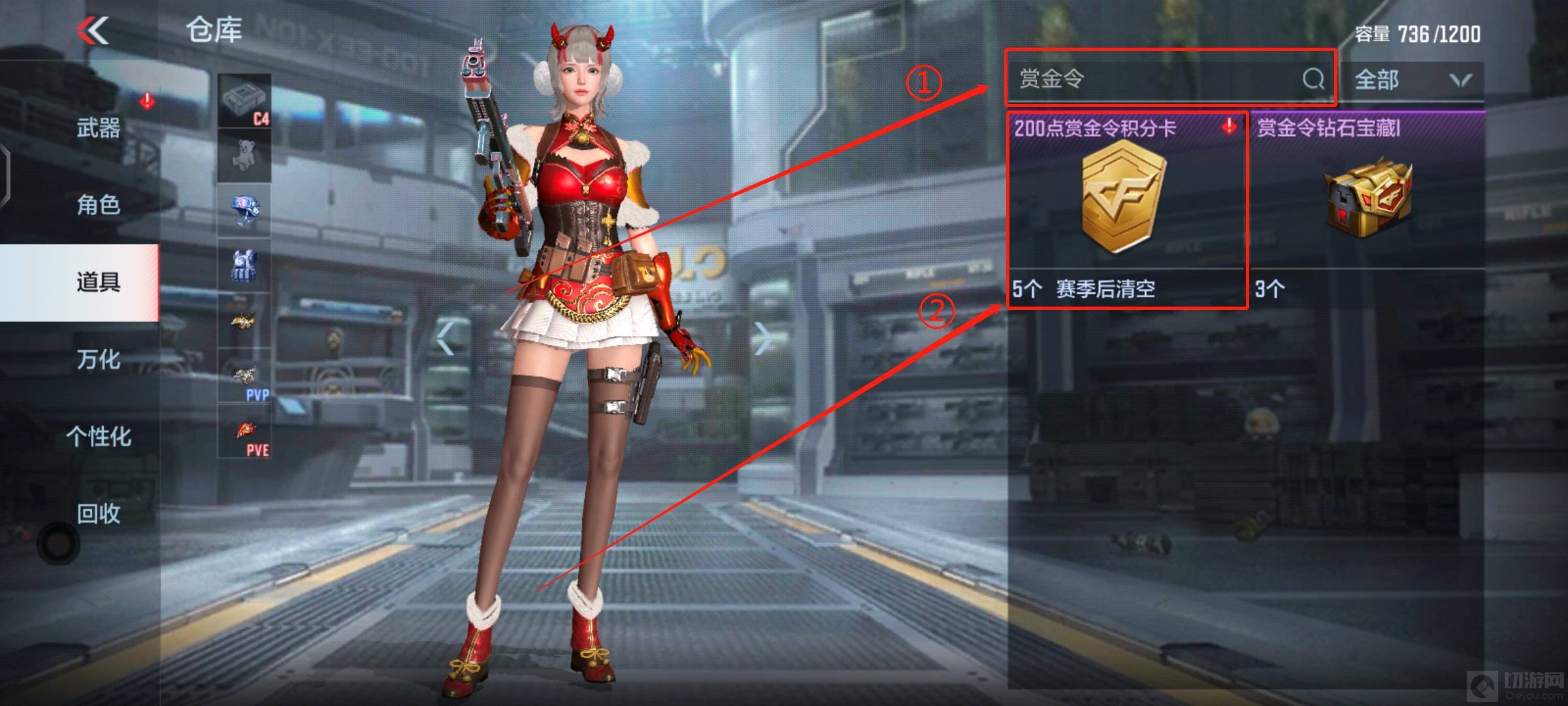Rotate character with the left arrow
This screenshot has height=706, width=1568.
click(446, 337)
